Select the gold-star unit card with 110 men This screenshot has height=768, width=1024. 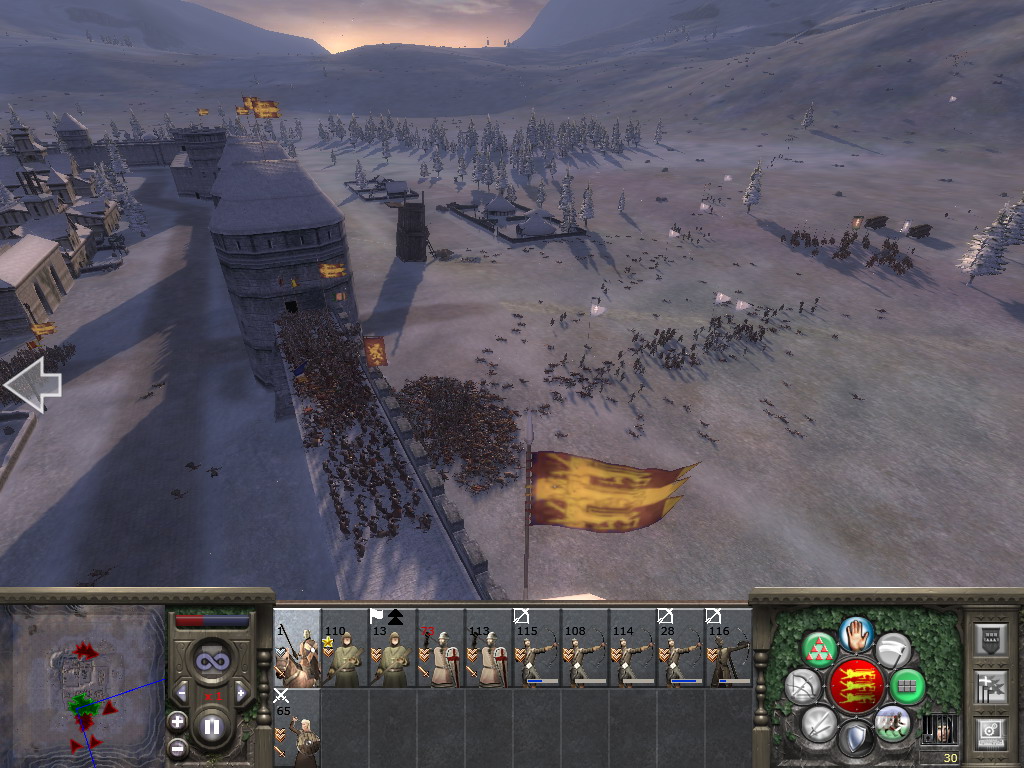point(345,648)
